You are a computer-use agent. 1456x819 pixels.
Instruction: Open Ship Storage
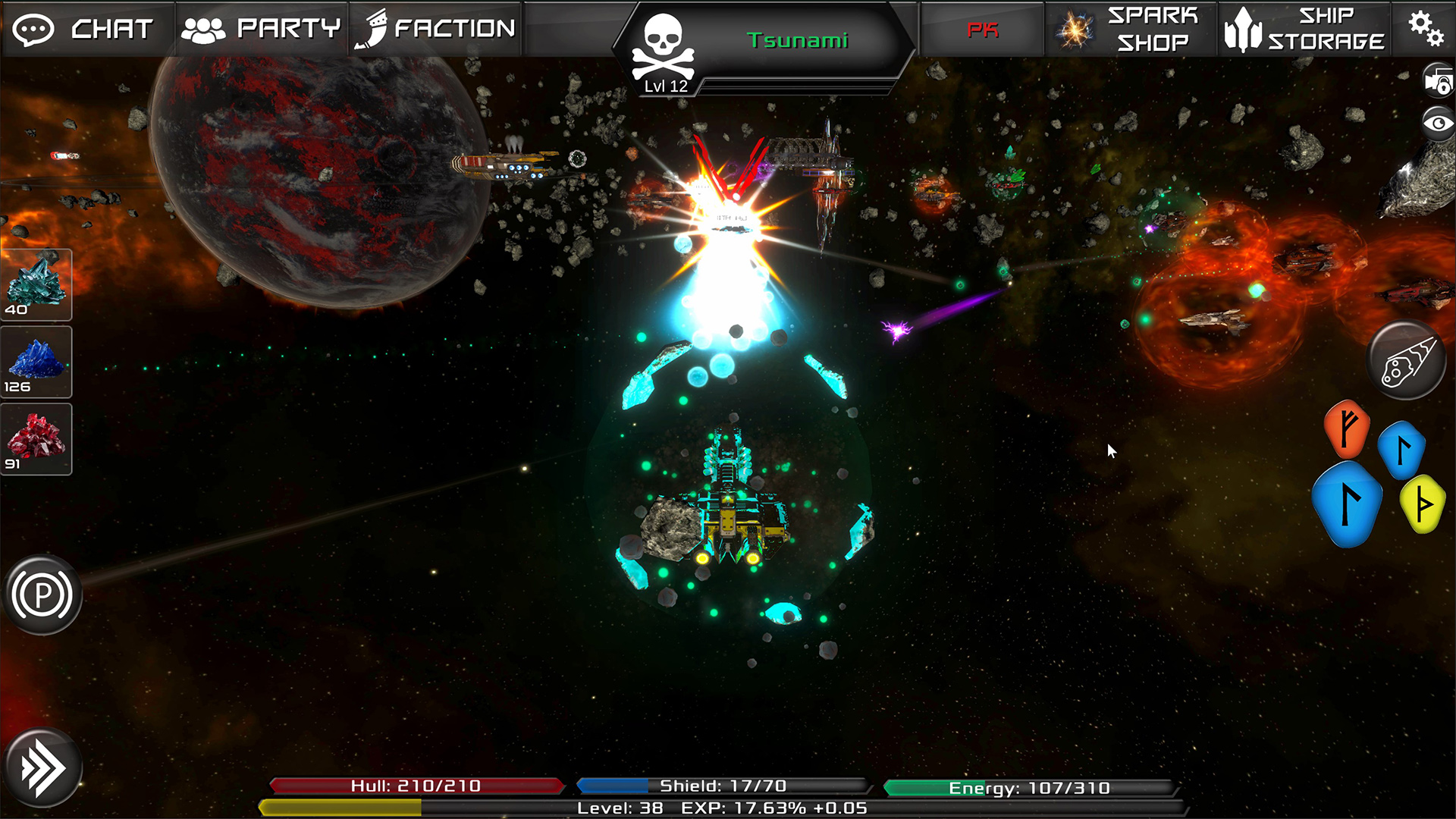(x=1304, y=29)
